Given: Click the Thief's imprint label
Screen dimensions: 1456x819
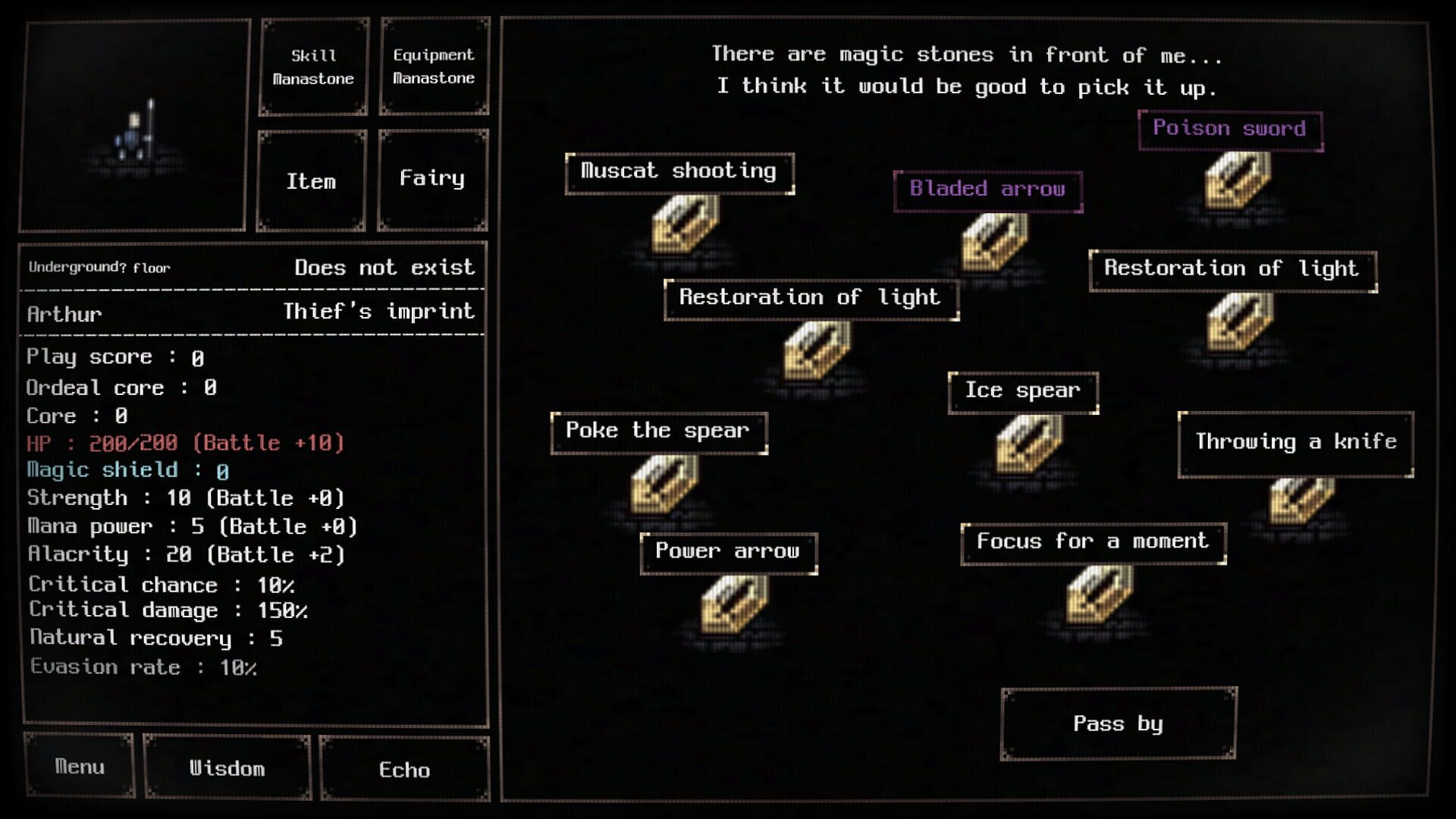Looking at the screenshot, I should tap(377, 311).
